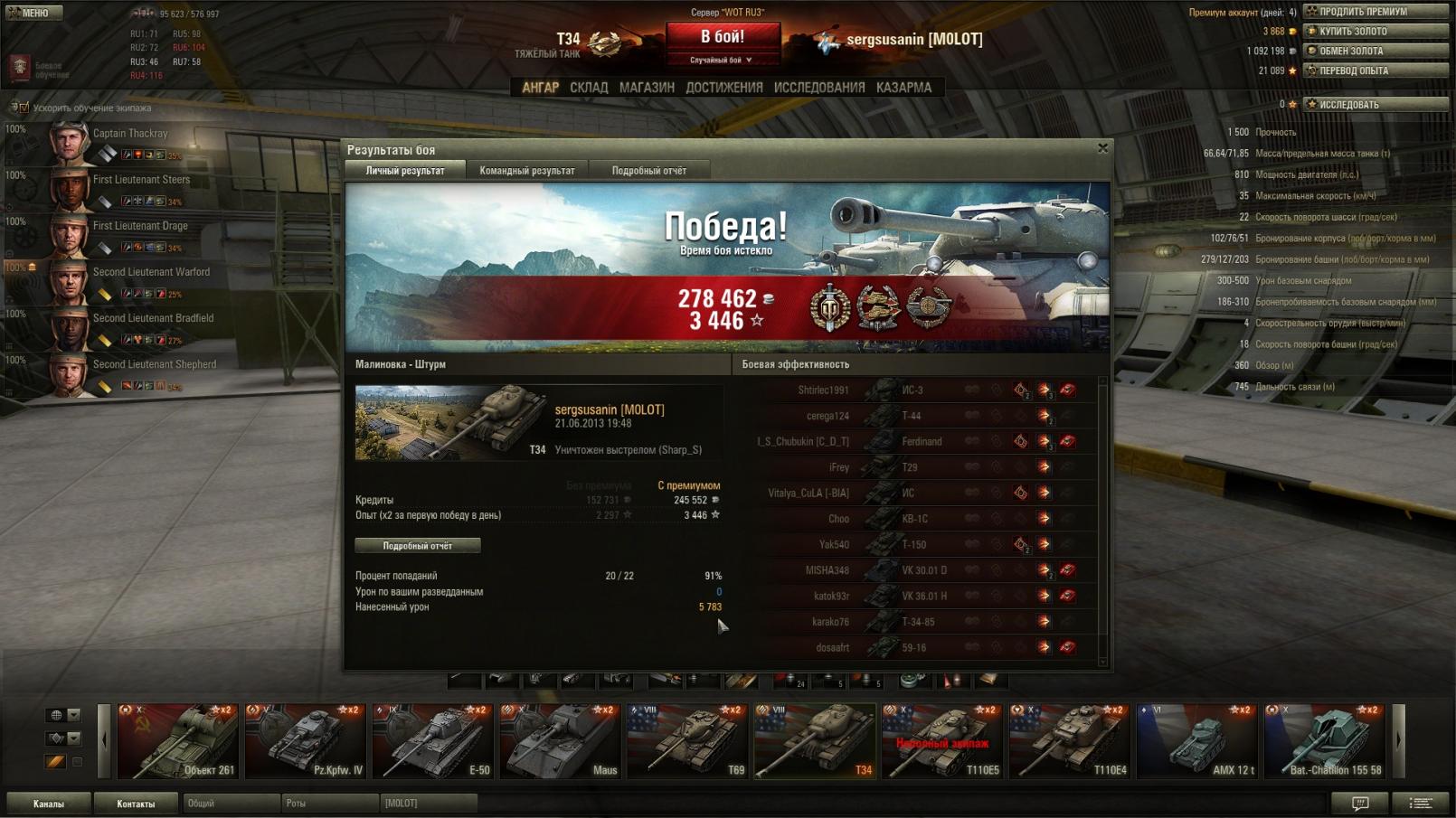Open the main МЕНЮ button

[34, 13]
